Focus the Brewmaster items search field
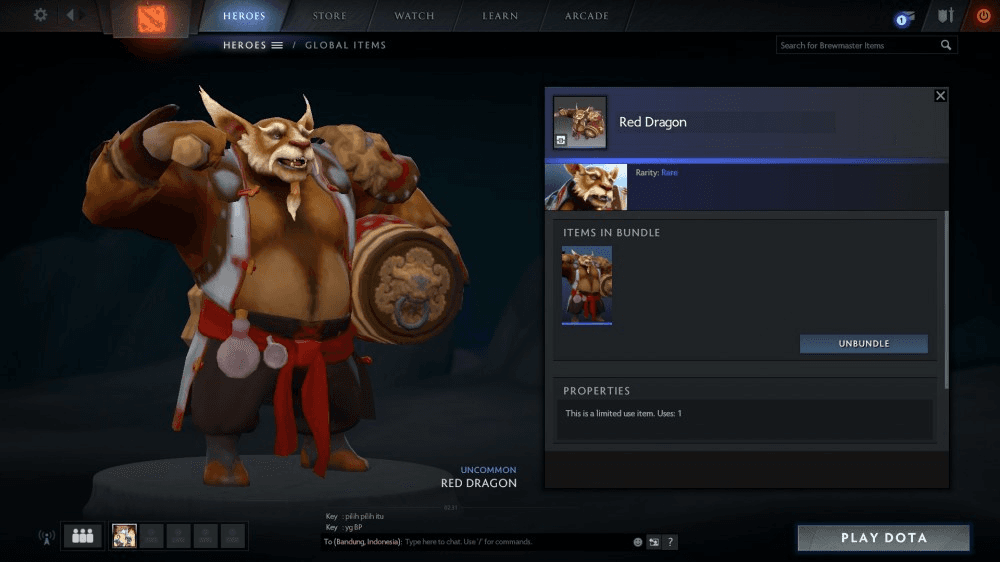This screenshot has width=1000, height=562. [x=858, y=45]
